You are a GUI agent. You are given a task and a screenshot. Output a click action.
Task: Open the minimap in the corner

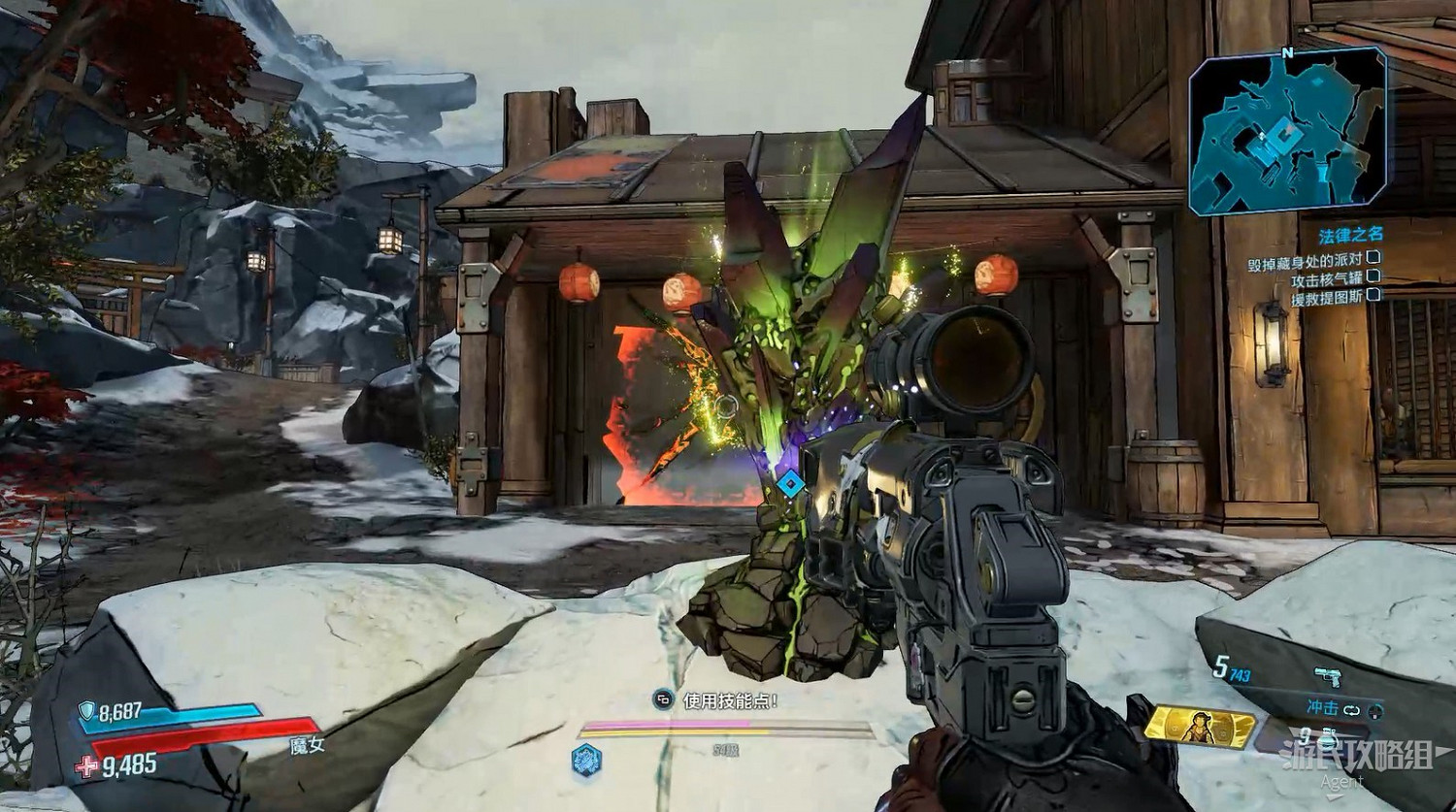click(x=1287, y=131)
